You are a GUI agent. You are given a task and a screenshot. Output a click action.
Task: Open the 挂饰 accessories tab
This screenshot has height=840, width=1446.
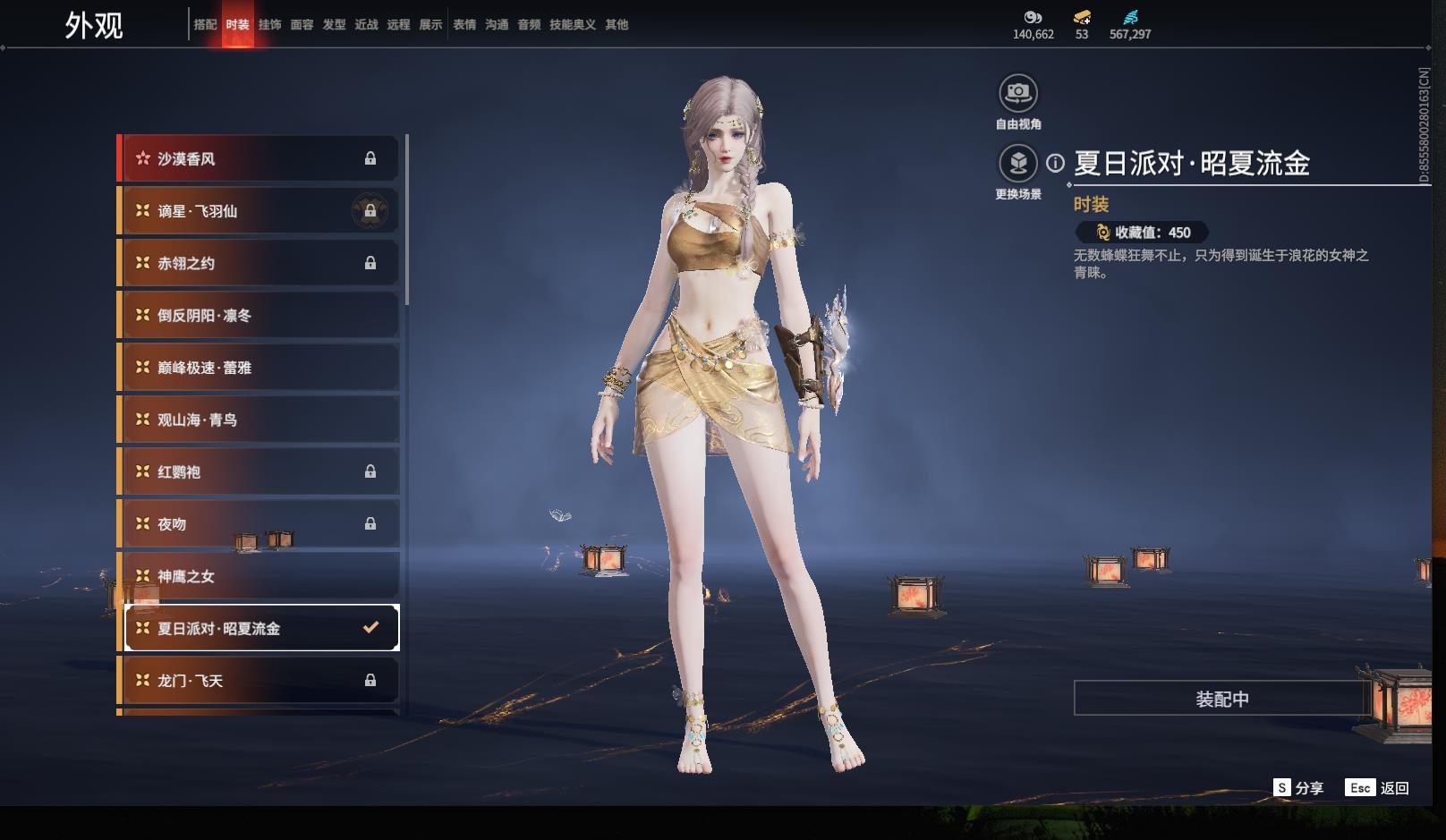(x=269, y=25)
